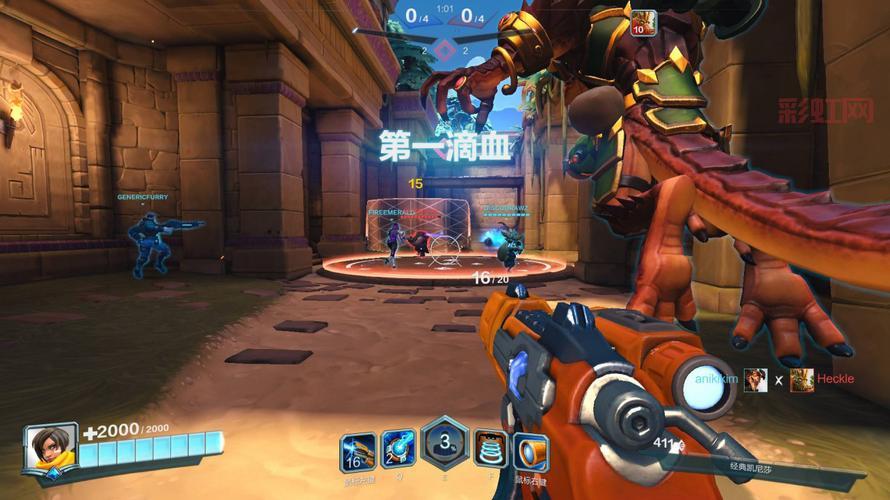This screenshot has width=890, height=500.
Task: Use the coiled spring jump ability
Action: (490, 449)
